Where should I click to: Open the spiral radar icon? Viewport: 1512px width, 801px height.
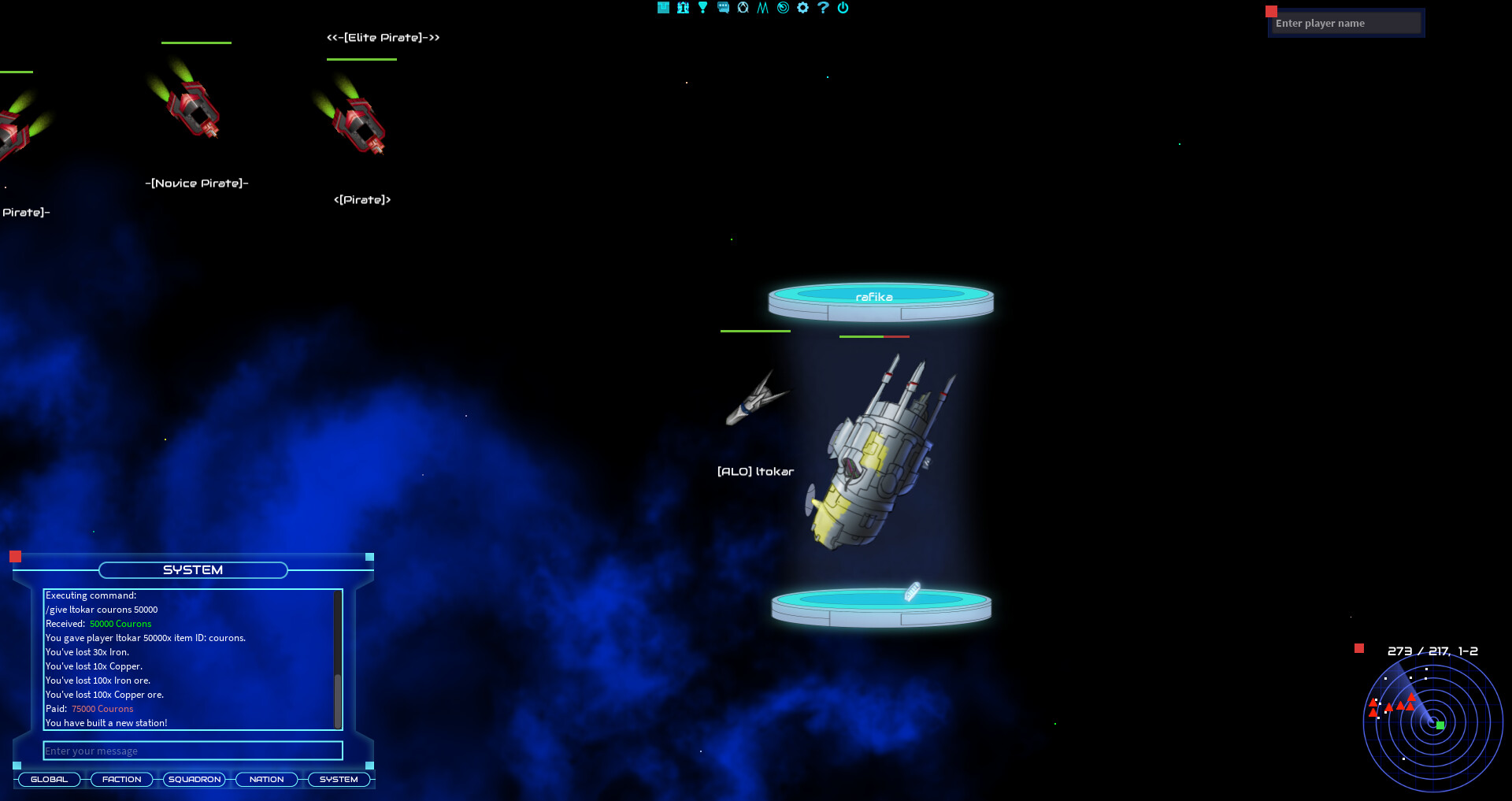coord(783,8)
